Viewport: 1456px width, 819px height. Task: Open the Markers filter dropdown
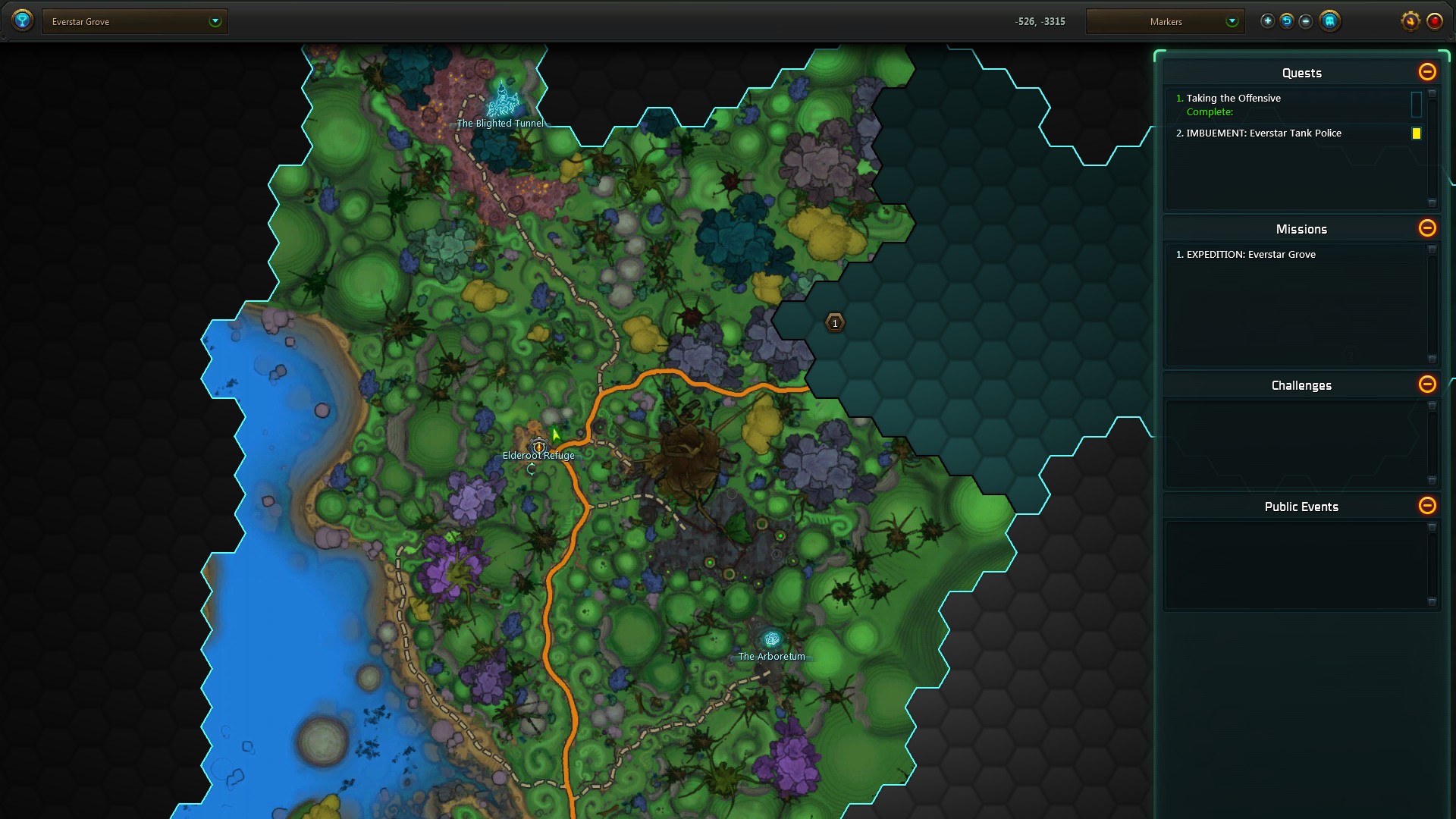coord(1165,21)
